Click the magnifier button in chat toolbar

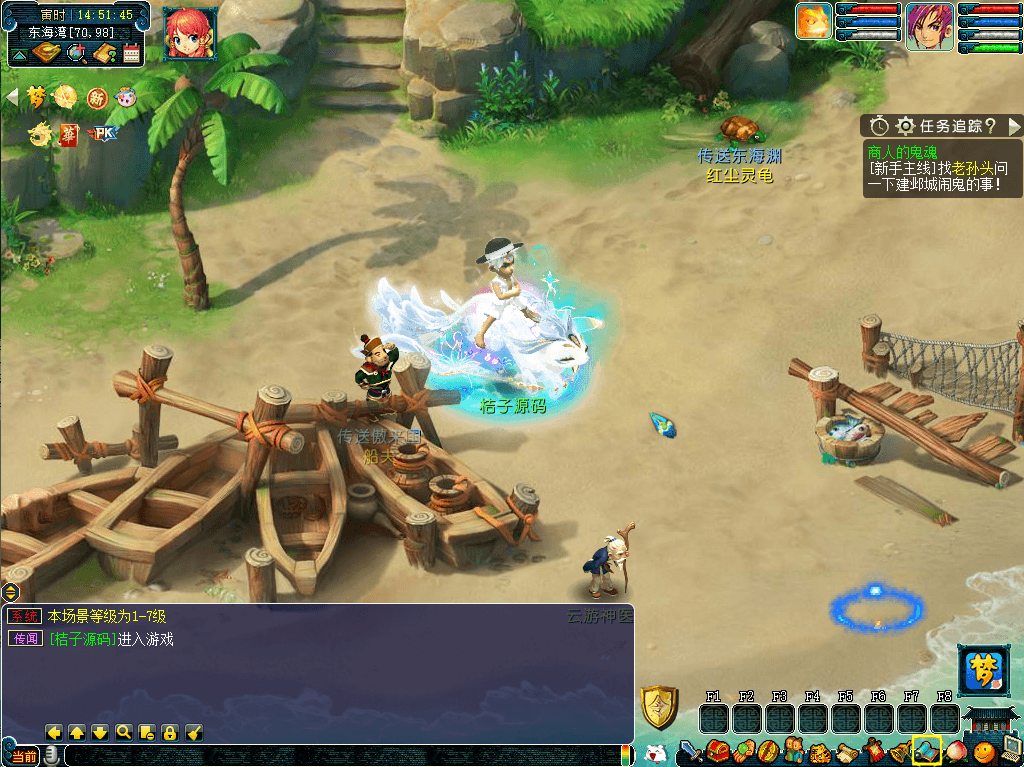point(123,732)
